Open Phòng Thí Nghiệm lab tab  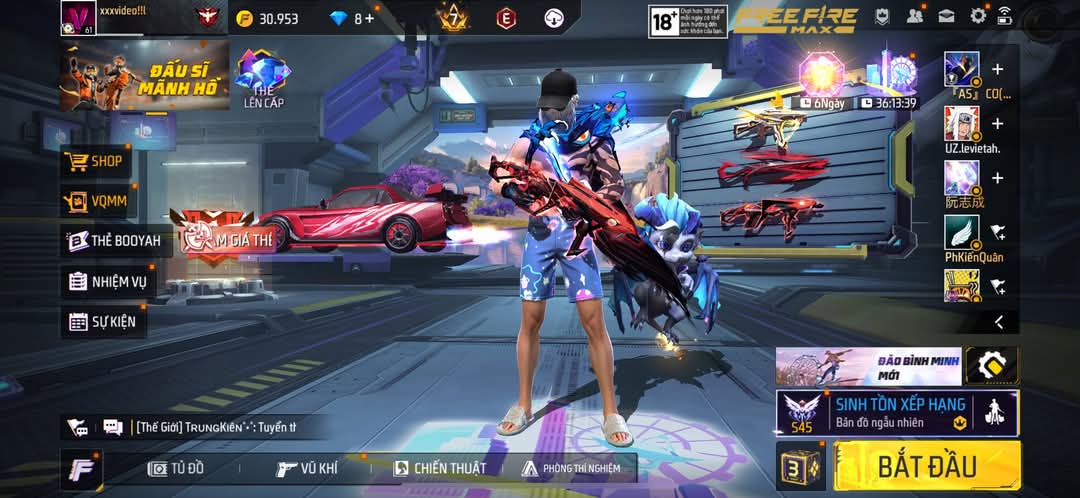[x=571, y=468]
